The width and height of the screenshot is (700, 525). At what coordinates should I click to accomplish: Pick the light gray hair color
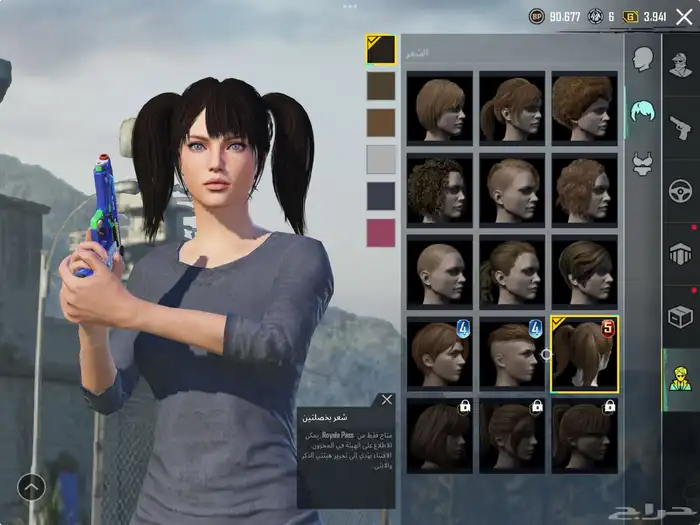[381, 159]
